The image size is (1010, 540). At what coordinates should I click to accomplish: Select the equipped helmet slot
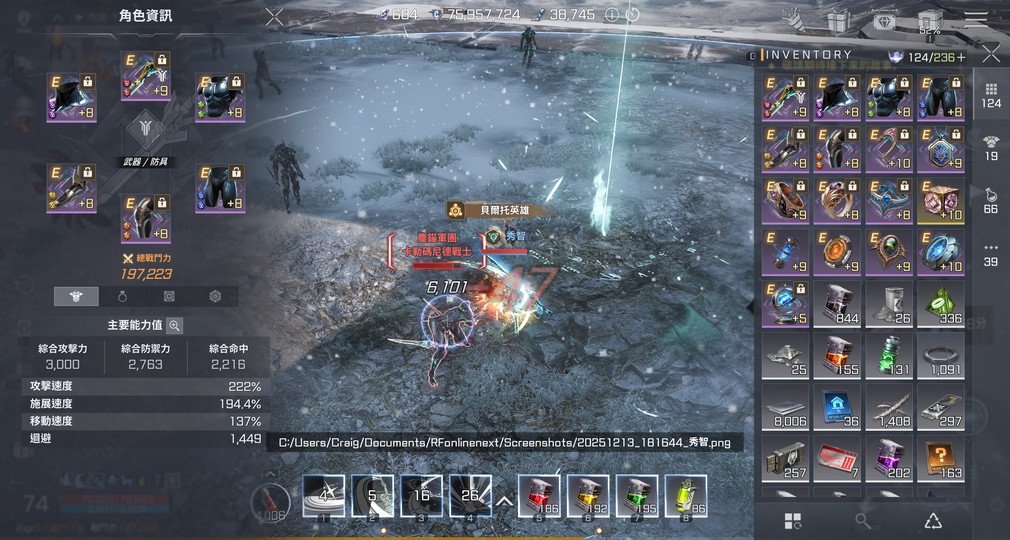click(x=72, y=97)
